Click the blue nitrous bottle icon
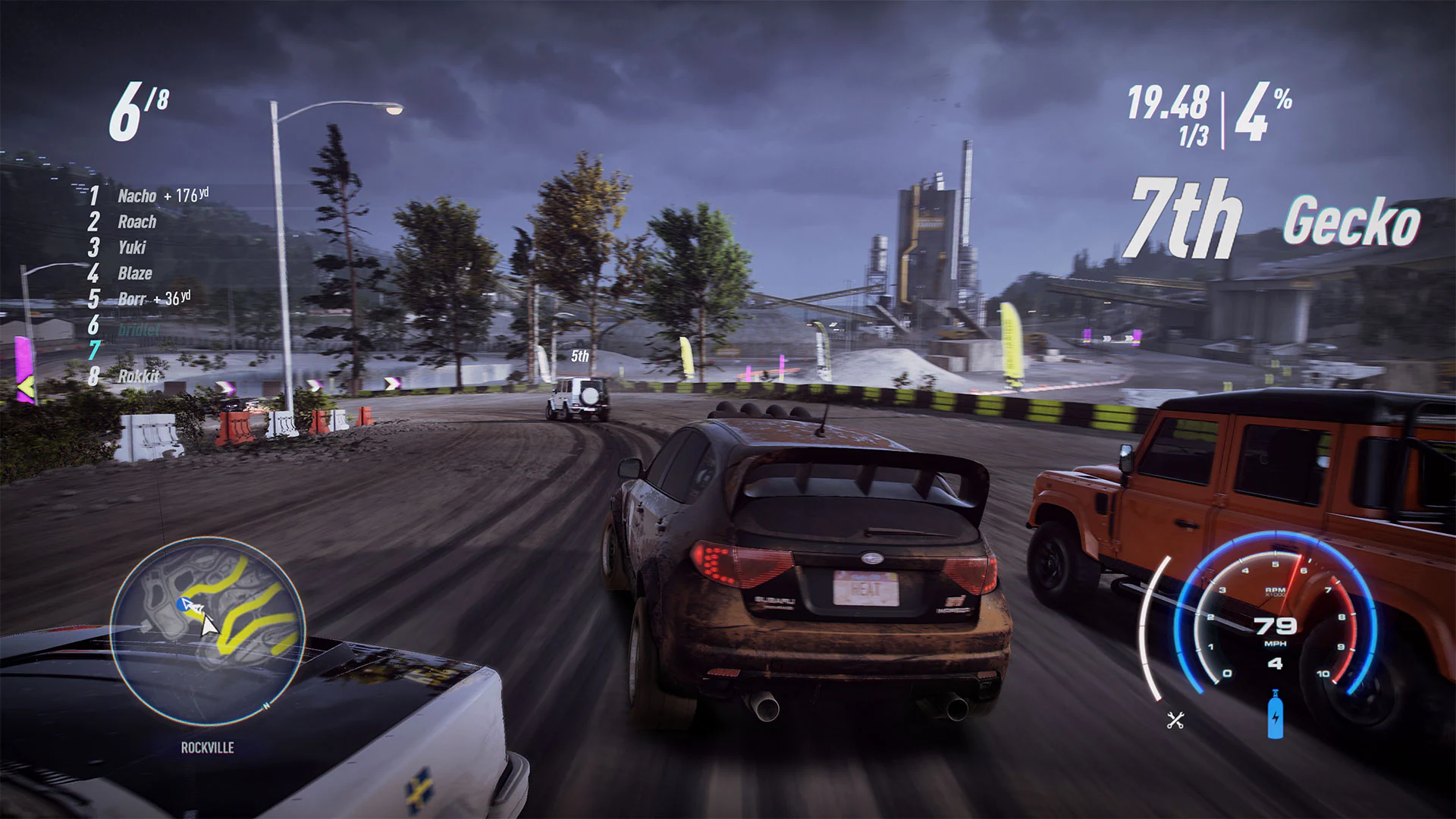Viewport: 1456px width, 819px height. [1274, 713]
